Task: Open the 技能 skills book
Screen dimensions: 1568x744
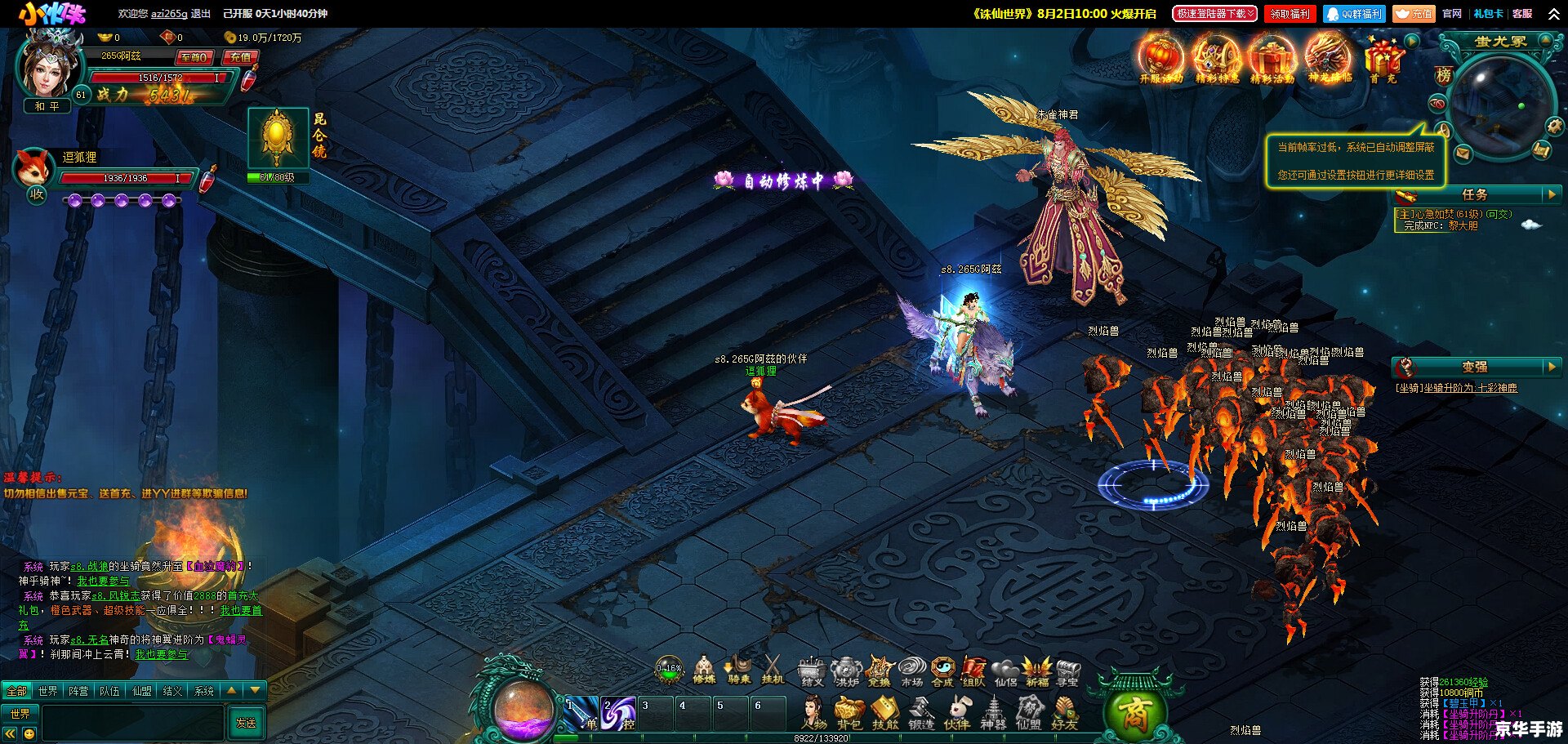Action: [x=885, y=713]
